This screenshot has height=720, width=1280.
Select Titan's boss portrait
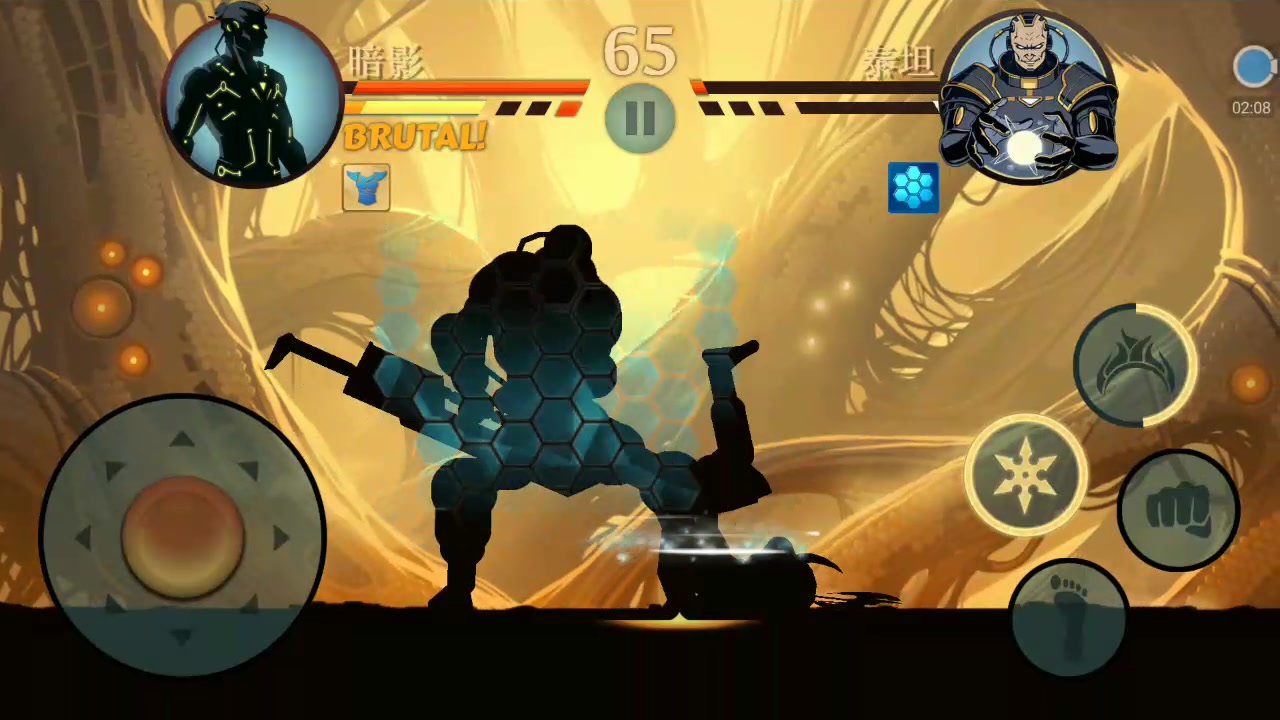point(1028,97)
